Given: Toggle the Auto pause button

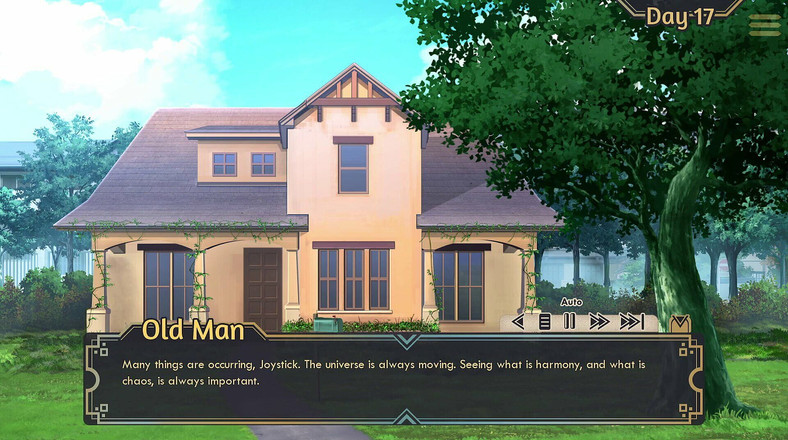Looking at the screenshot, I should (x=569, y=322).
